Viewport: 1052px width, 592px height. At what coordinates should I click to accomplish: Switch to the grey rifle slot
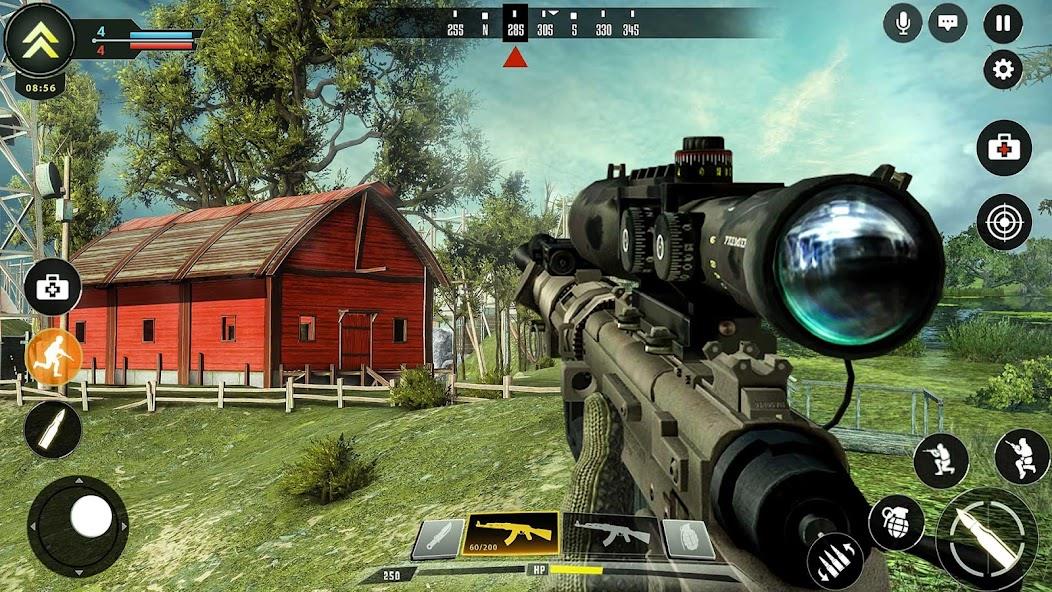pyautogui.click(x=611, y=535)
